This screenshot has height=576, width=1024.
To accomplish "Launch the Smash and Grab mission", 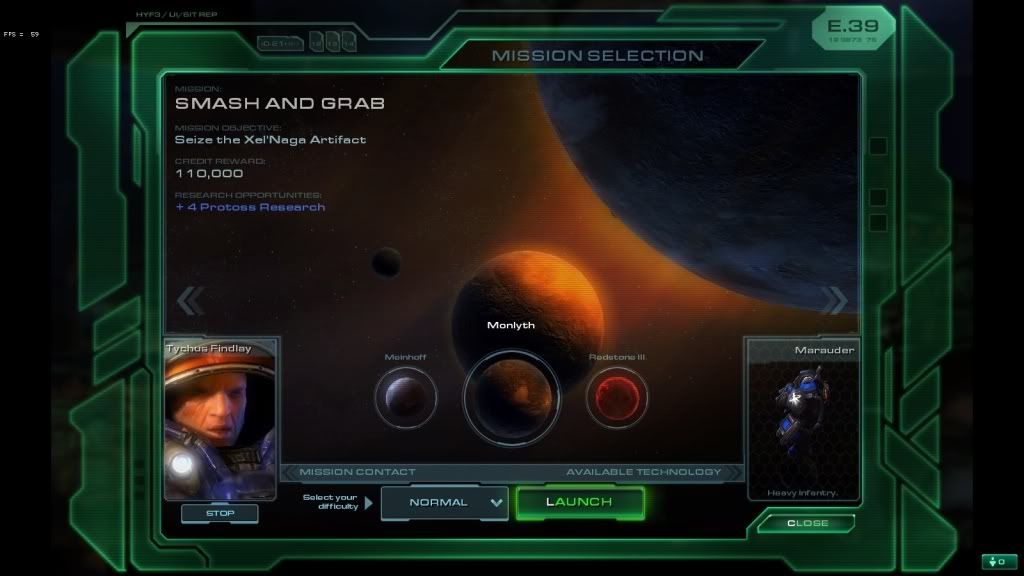I will point(580,502).
